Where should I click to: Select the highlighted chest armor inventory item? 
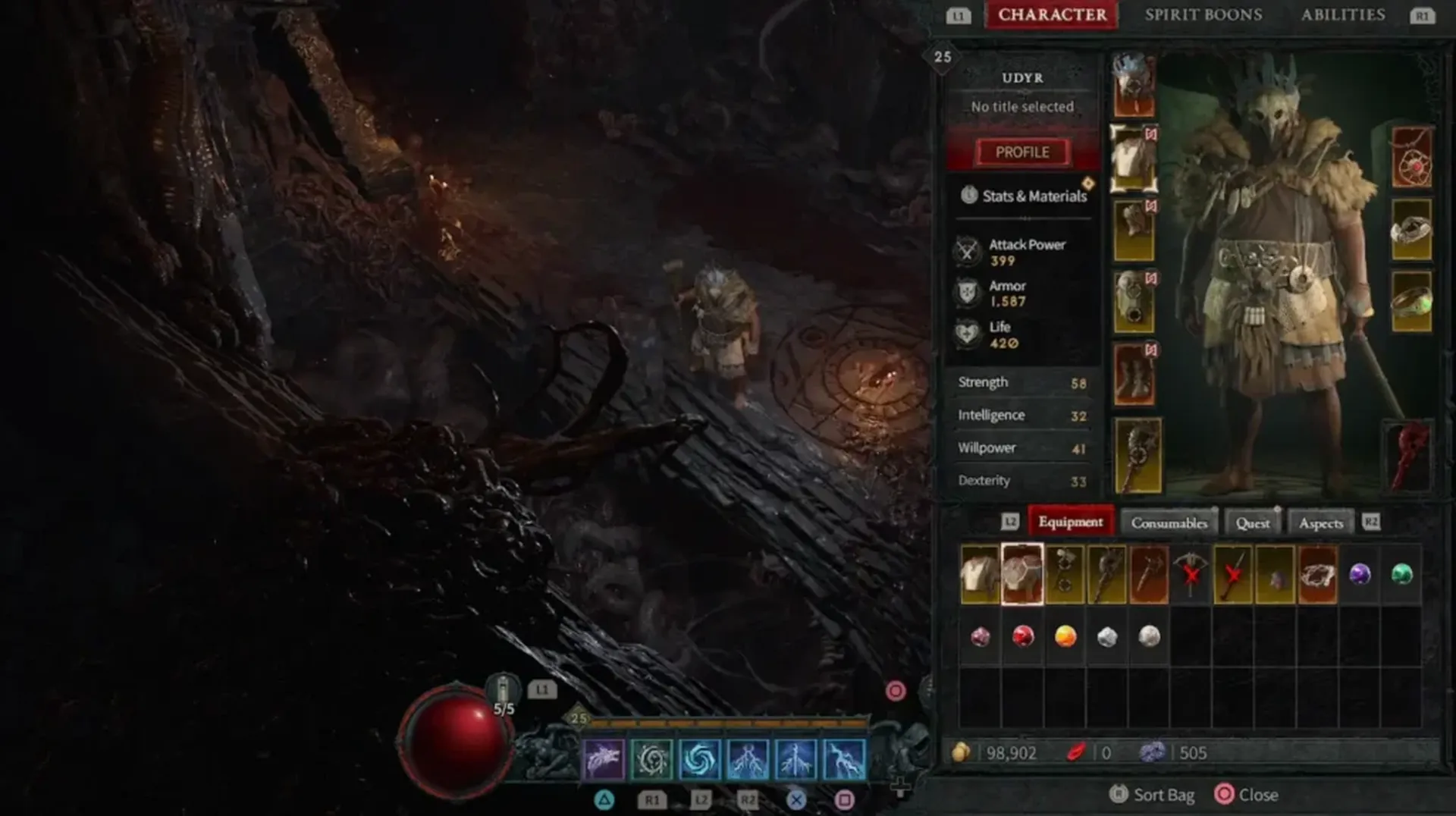[x=1023, y=574]
